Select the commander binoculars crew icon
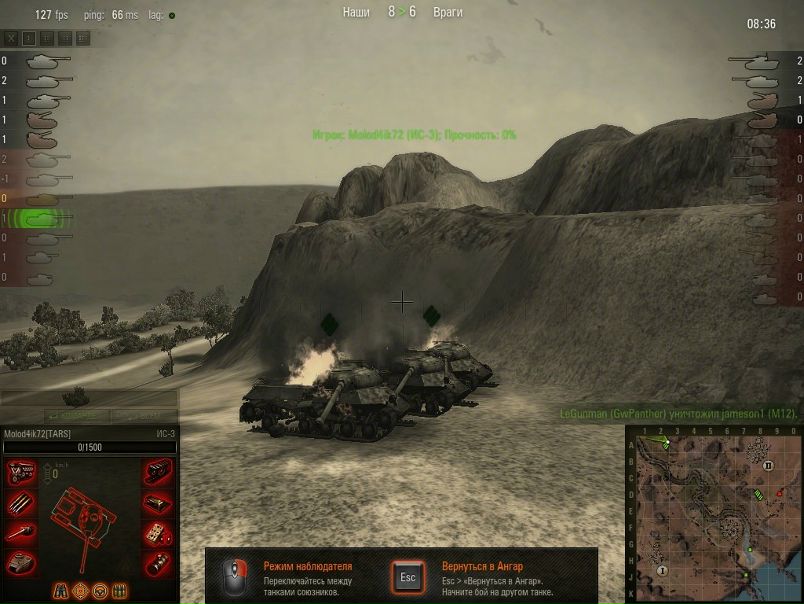The height and width of the screenshot is (604, 804). click(x=61, y=590)
